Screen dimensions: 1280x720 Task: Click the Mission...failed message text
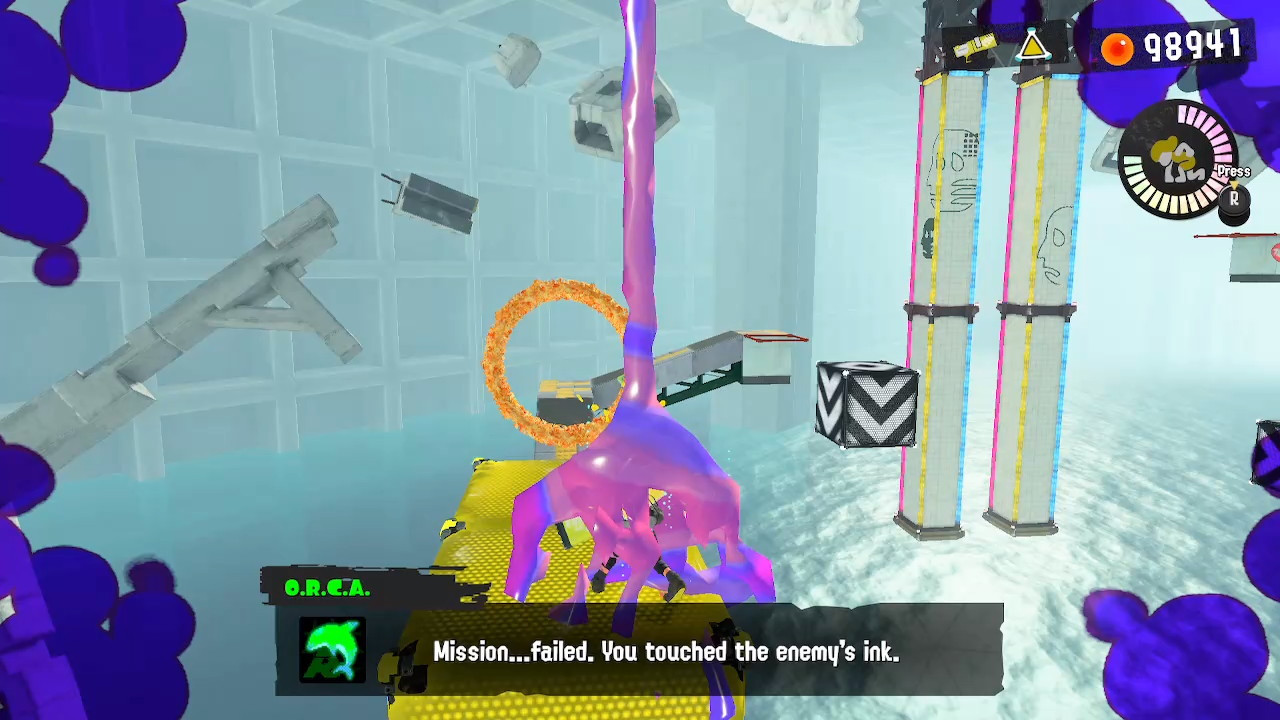click(x=666, y=652)
